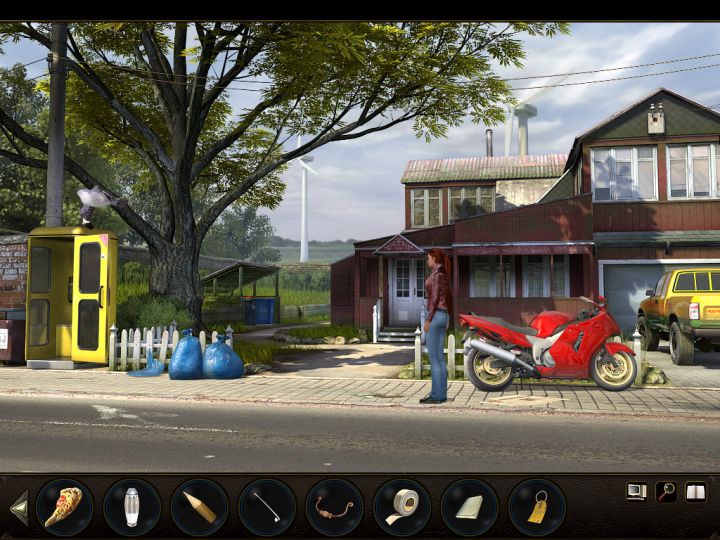The width and height of the screenshot is (720, 540).
Task: Open the computer monitor menu icon
Action: pyautogui.click(x=636, y=491)
